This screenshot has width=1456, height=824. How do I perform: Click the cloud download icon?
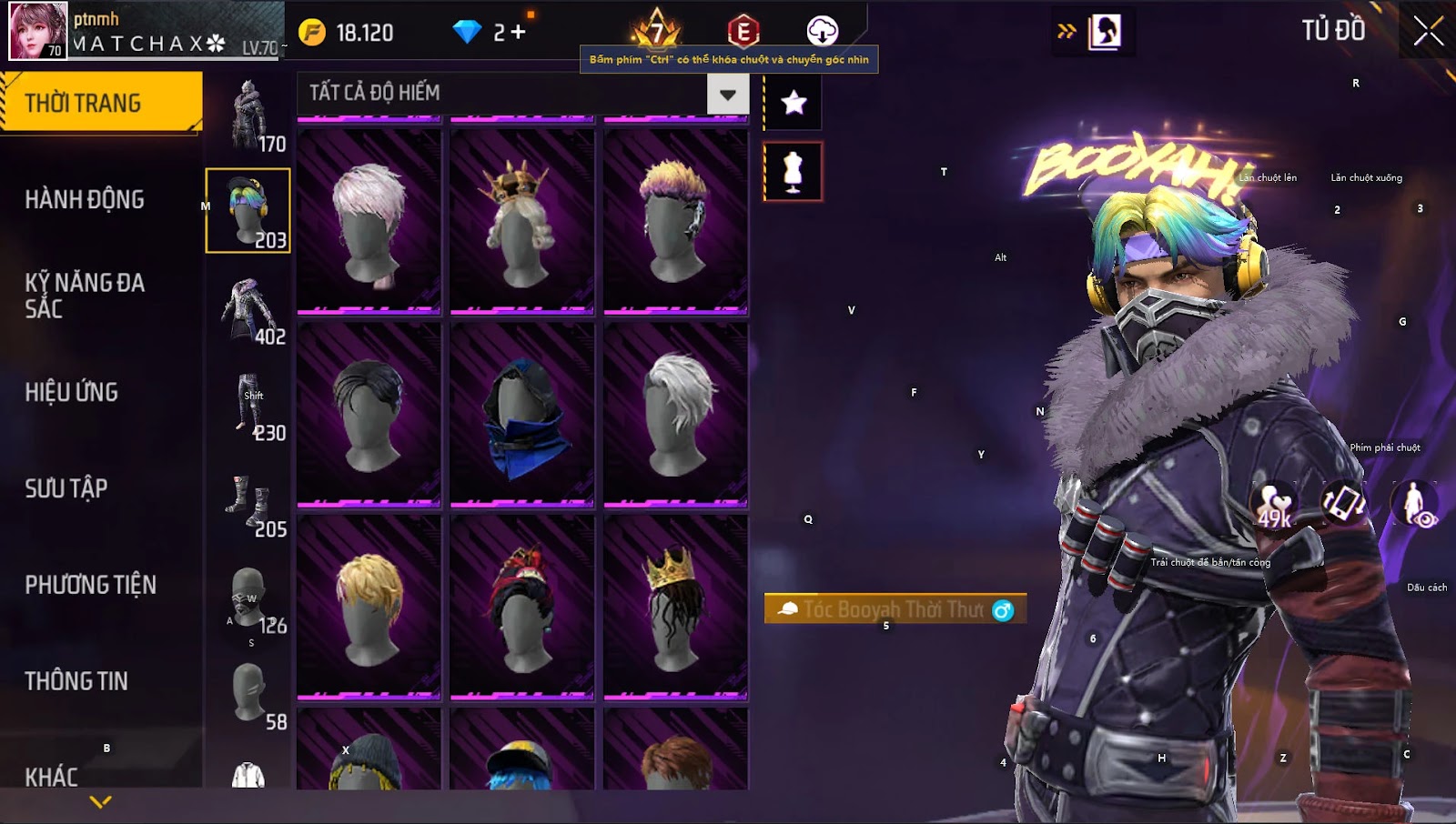coord(822,31)
